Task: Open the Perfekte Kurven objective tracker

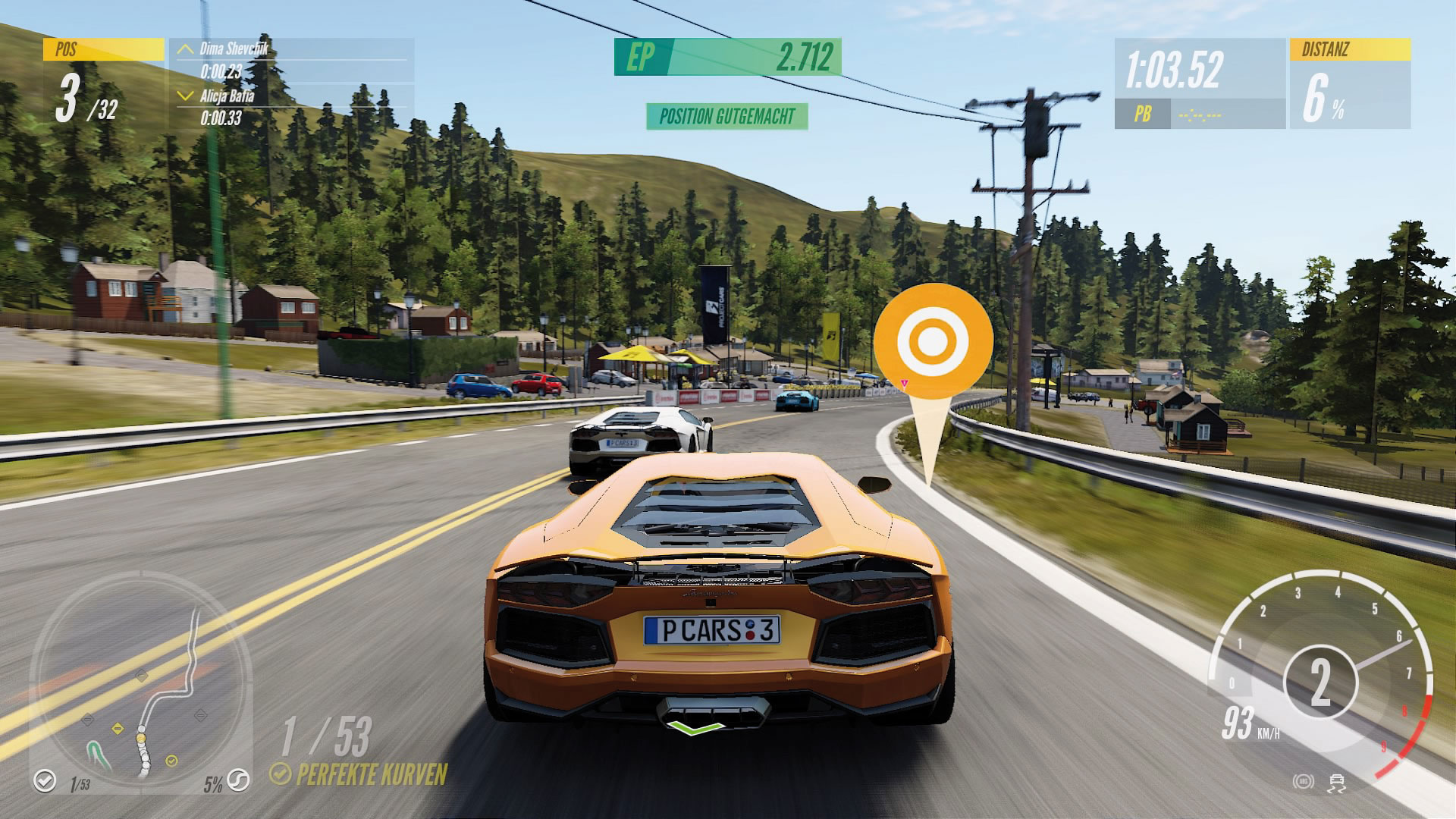Action: click(x=359, y=773)
